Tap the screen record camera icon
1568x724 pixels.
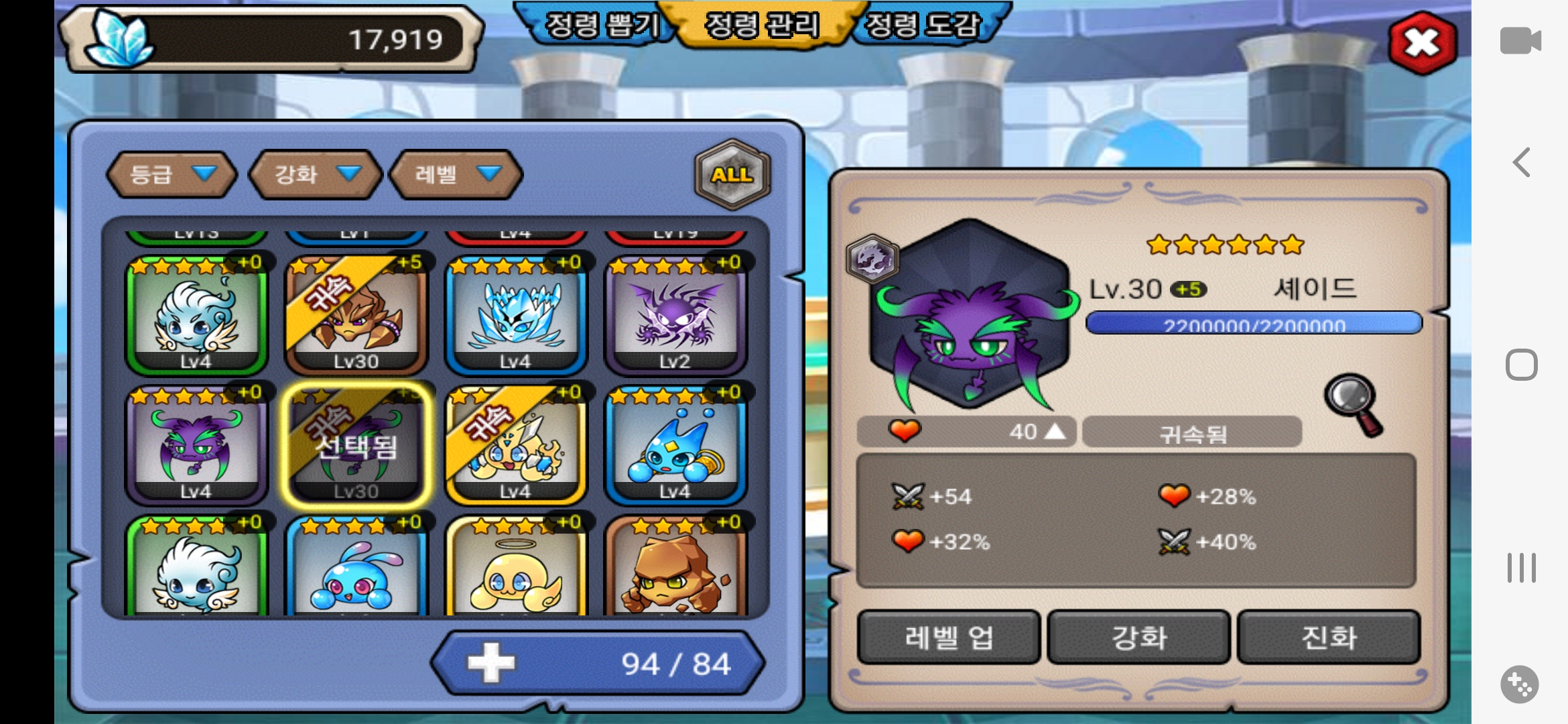click(x=1520, y=40)
